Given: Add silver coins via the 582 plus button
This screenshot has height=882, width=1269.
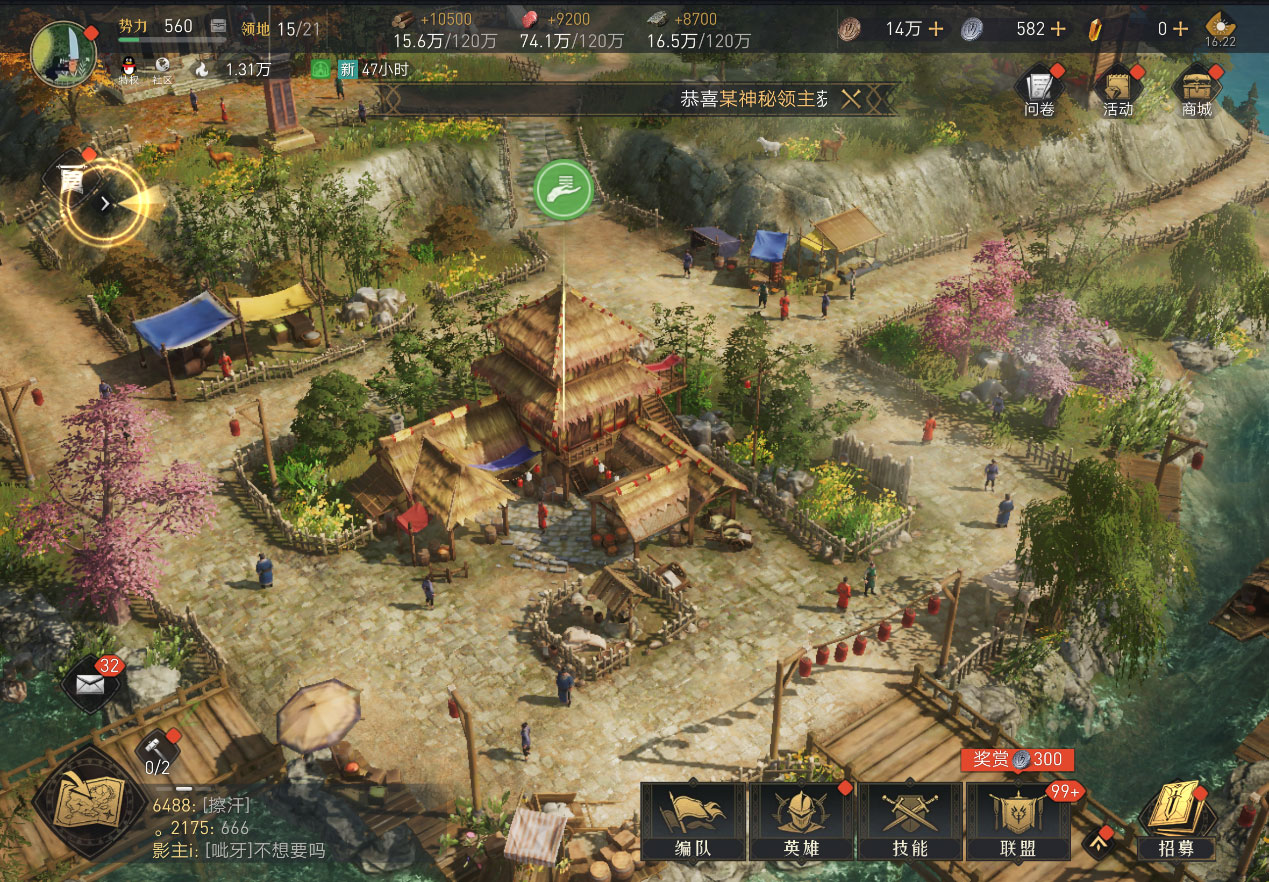Looking at the screenshot, I should (1058, 29).
